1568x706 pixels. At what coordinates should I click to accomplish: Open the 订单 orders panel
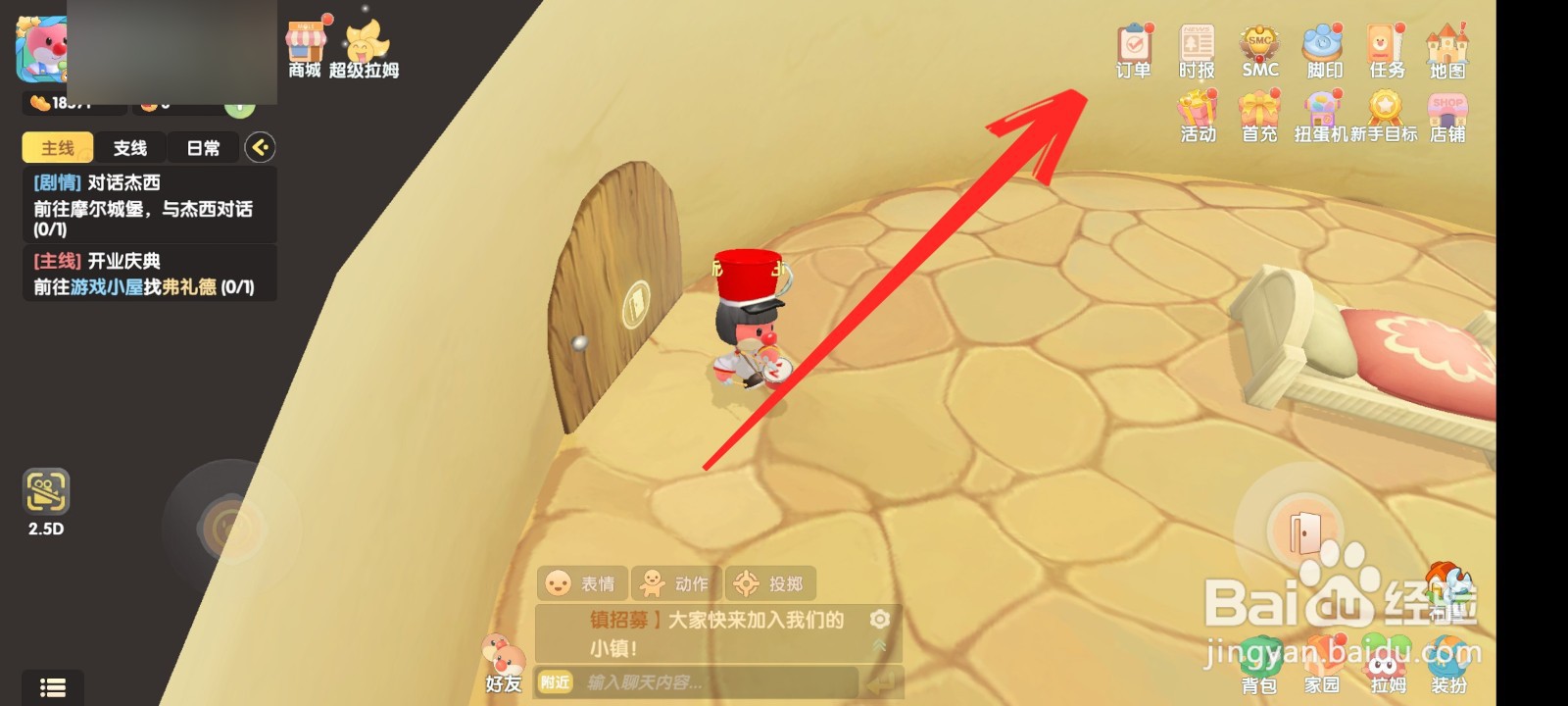1134,46
